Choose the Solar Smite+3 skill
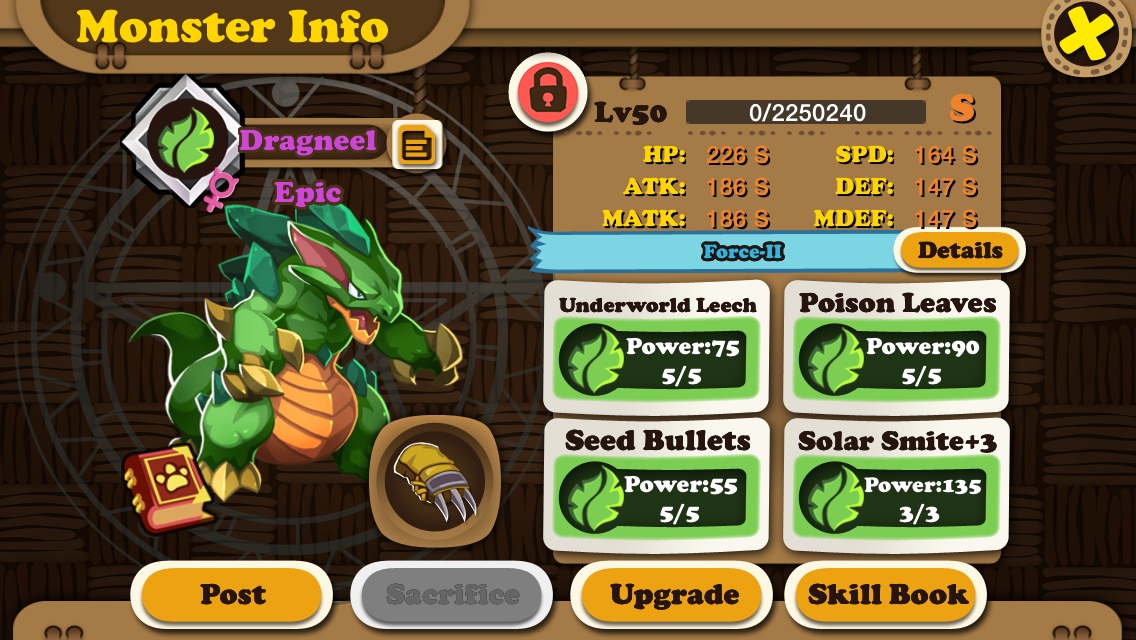Viewport: 1136px width, 640px height. pos(896,486)
